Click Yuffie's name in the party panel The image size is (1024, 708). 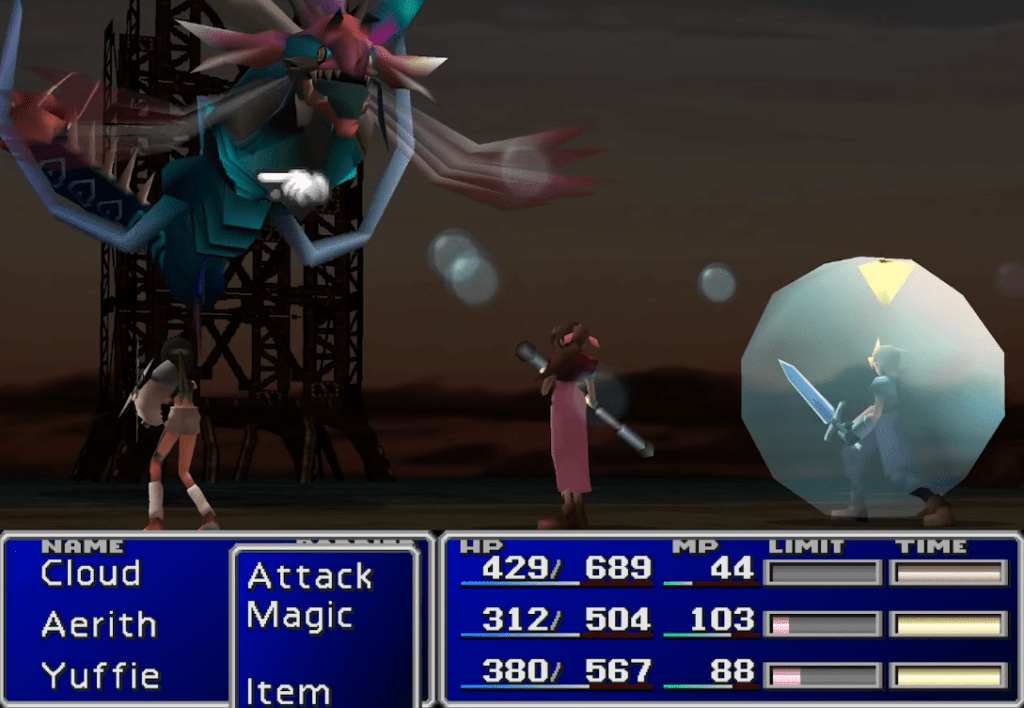pos(100,676)
